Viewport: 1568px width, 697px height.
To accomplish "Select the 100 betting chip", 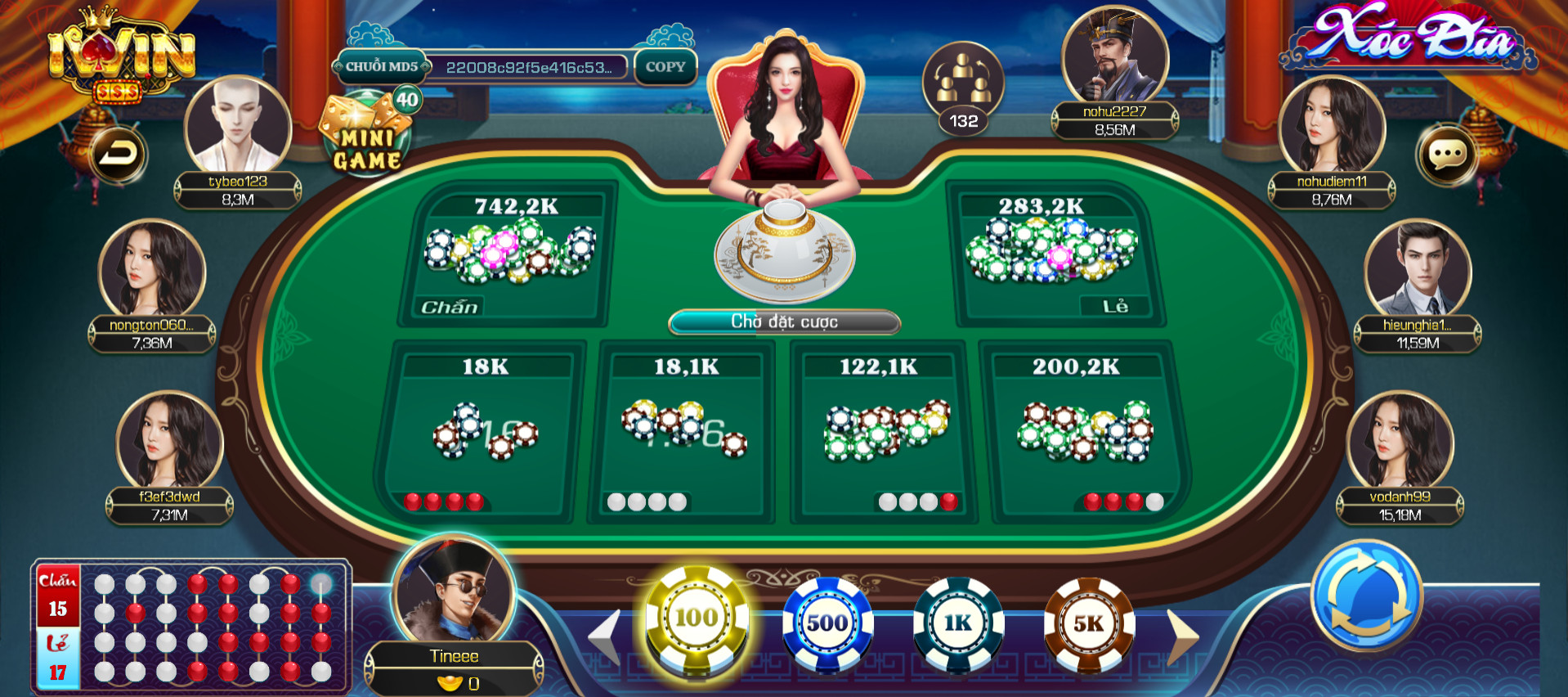I will 696,619.
